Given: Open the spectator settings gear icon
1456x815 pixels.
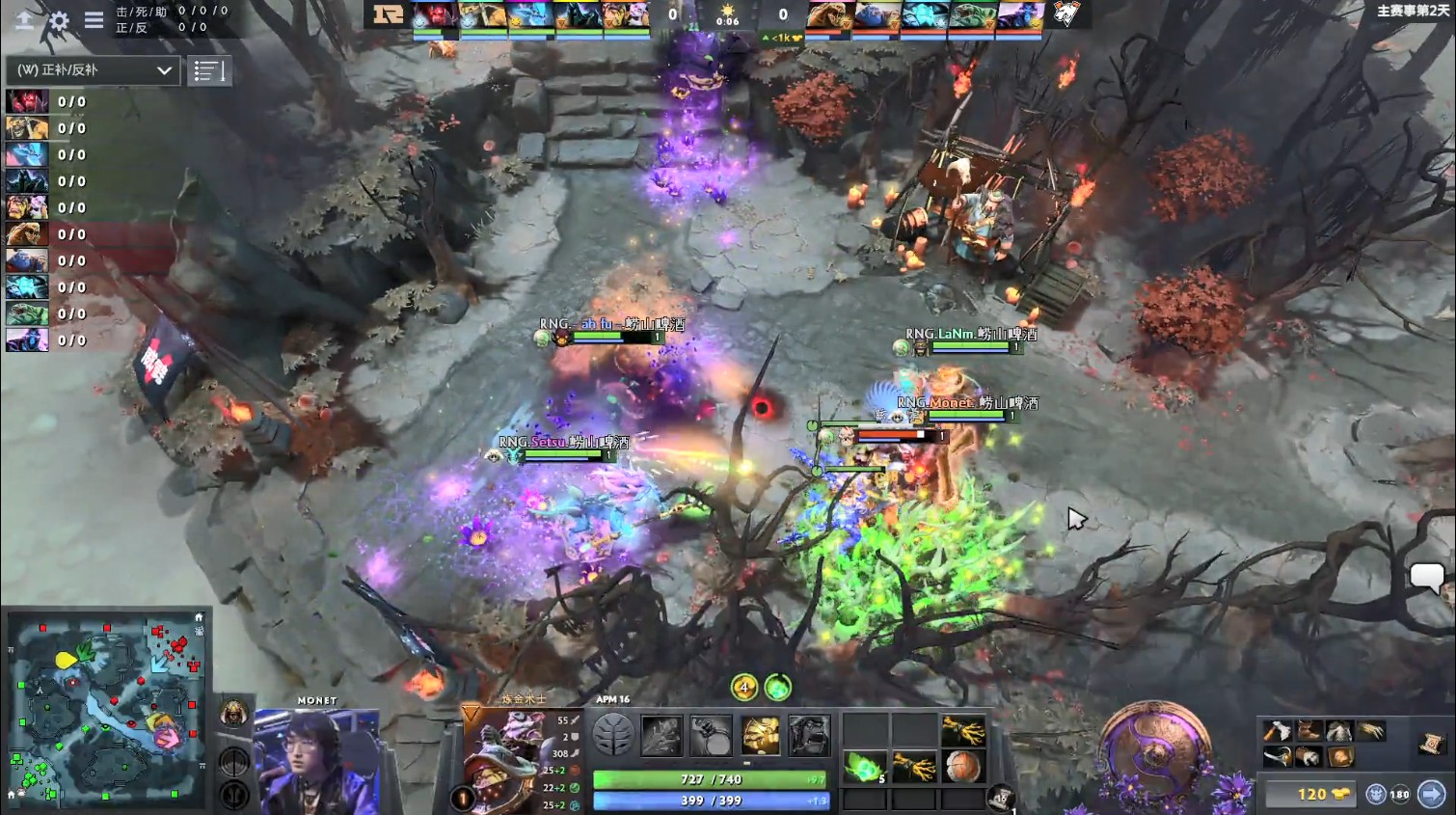Looking at the screenshot, I should coord(60,22).
